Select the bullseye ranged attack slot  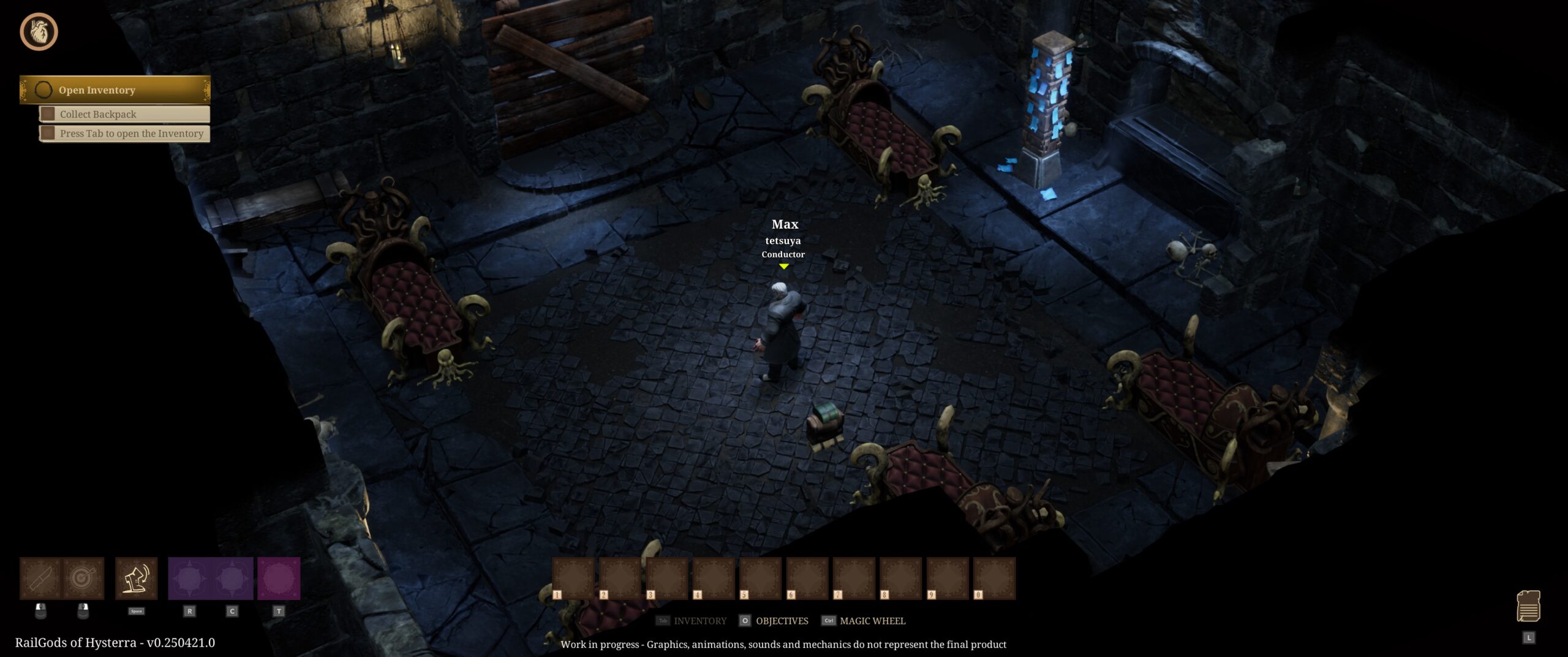tap(83, 578)
